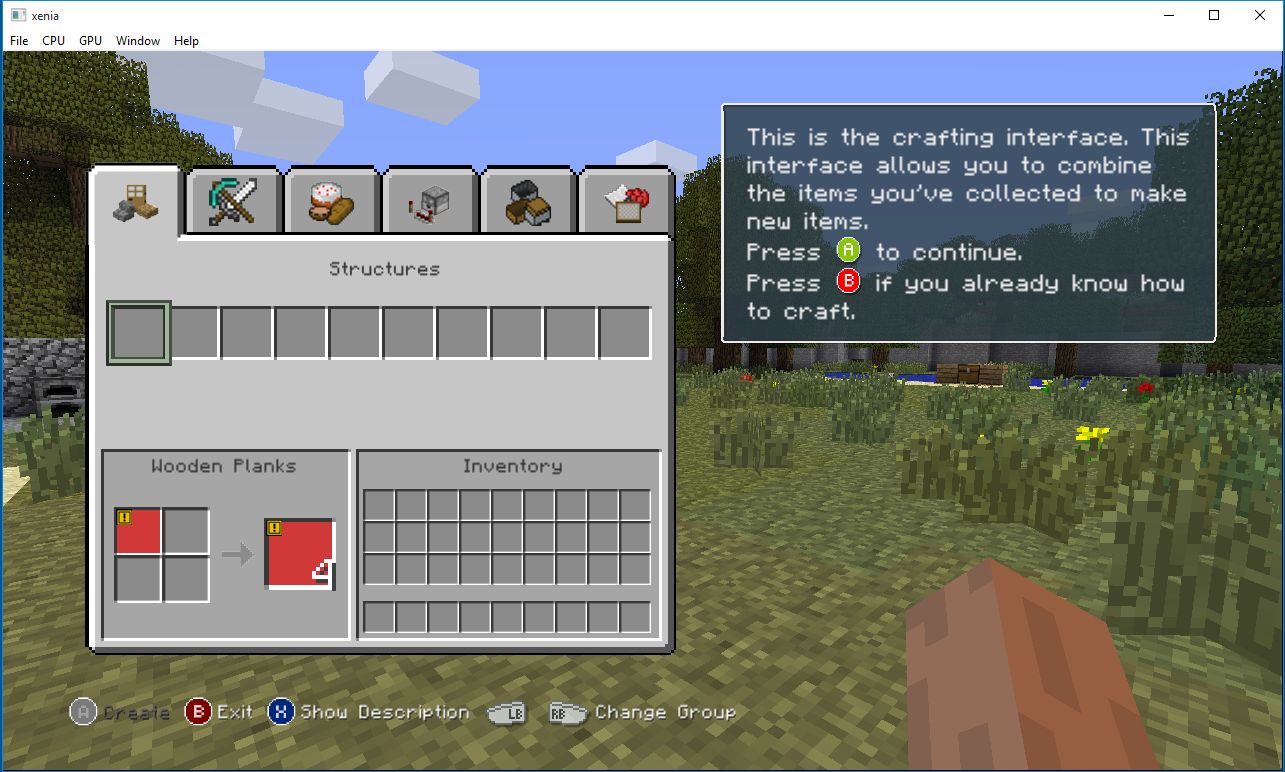Select the highlighted first recipe slot
This screenshot has width=1285, height=772.
[x=138, y=331]
